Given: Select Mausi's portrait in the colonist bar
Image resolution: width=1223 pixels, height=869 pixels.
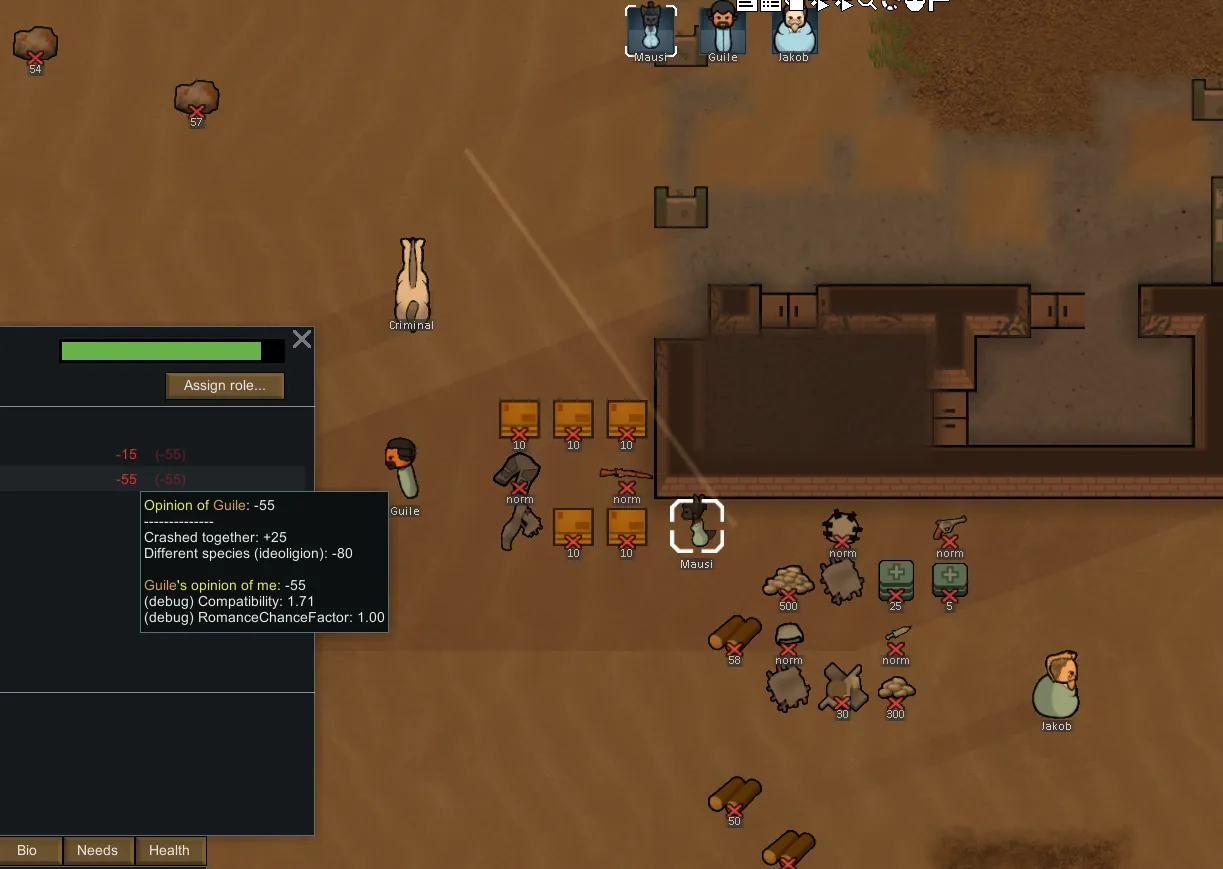Looking at the screenshot, I should [x=651, y=30].
